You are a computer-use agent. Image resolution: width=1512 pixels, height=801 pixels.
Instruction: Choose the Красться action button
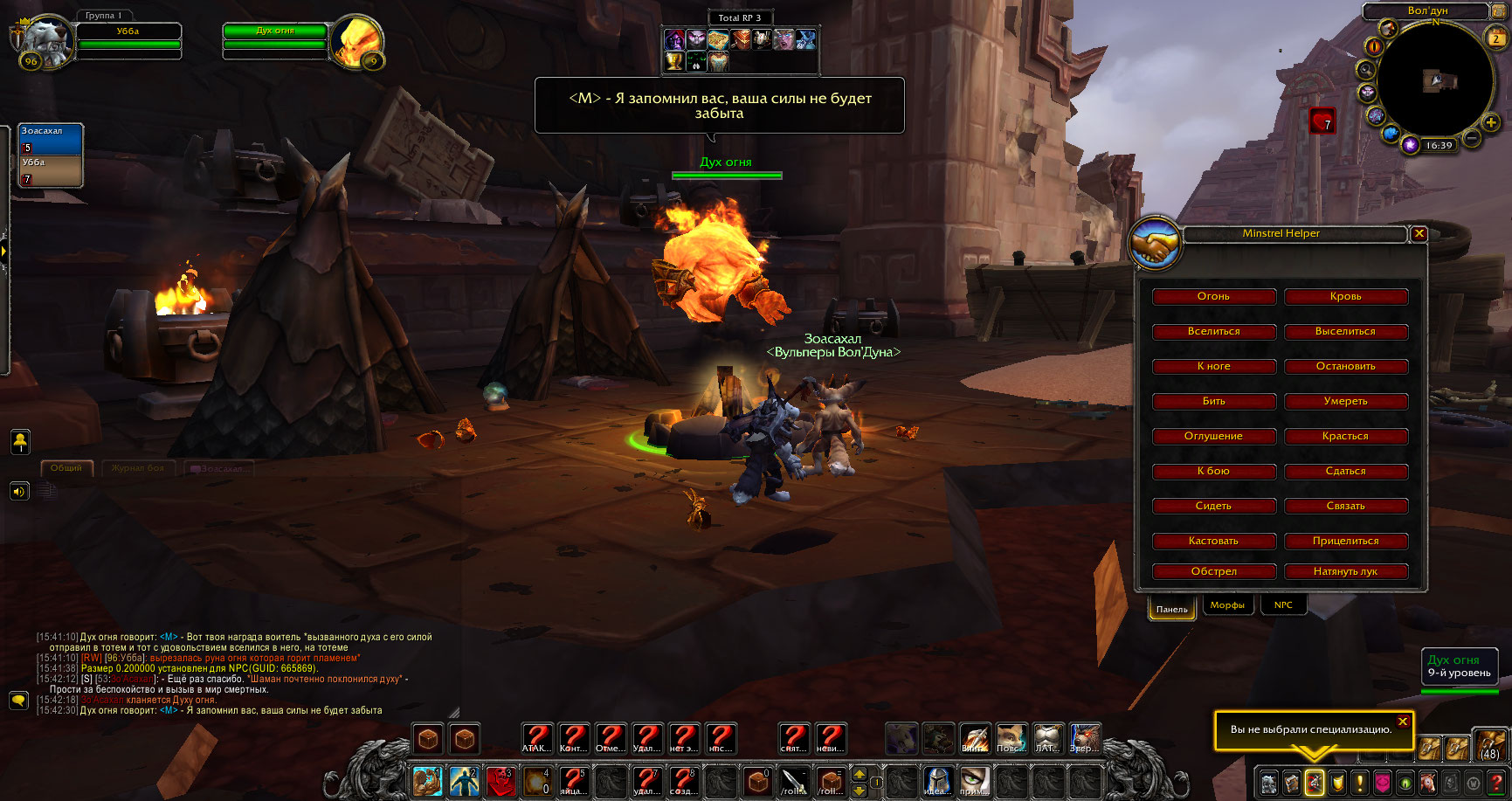[1345, 437]
